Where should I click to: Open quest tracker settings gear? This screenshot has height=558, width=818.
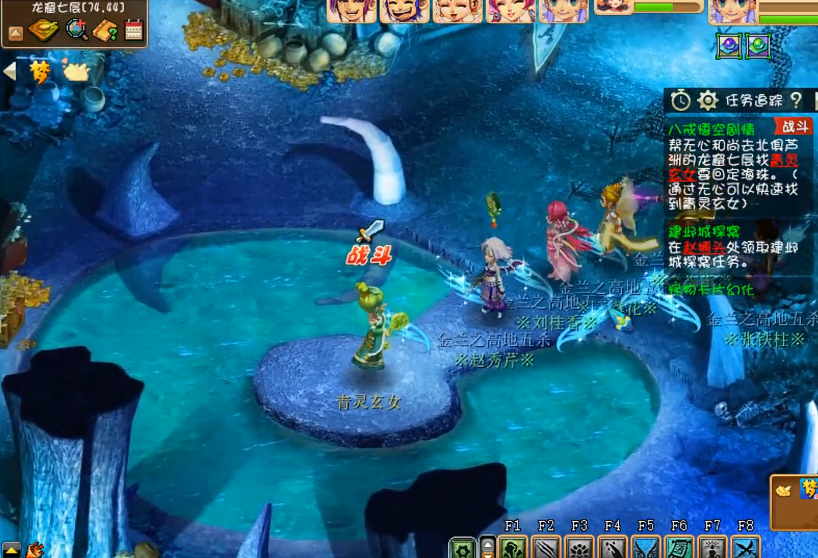(708, 100)
